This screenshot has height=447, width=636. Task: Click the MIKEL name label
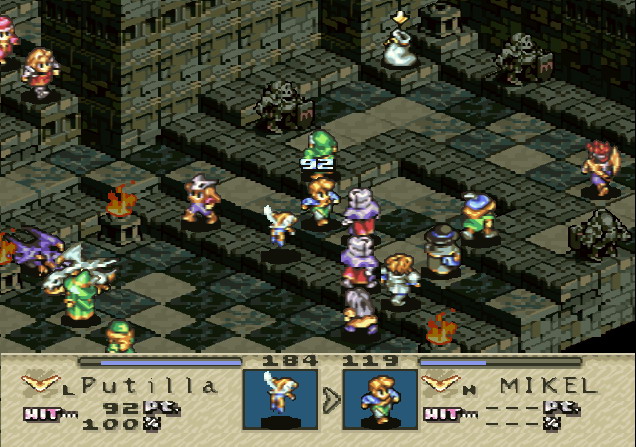(547, 385)
